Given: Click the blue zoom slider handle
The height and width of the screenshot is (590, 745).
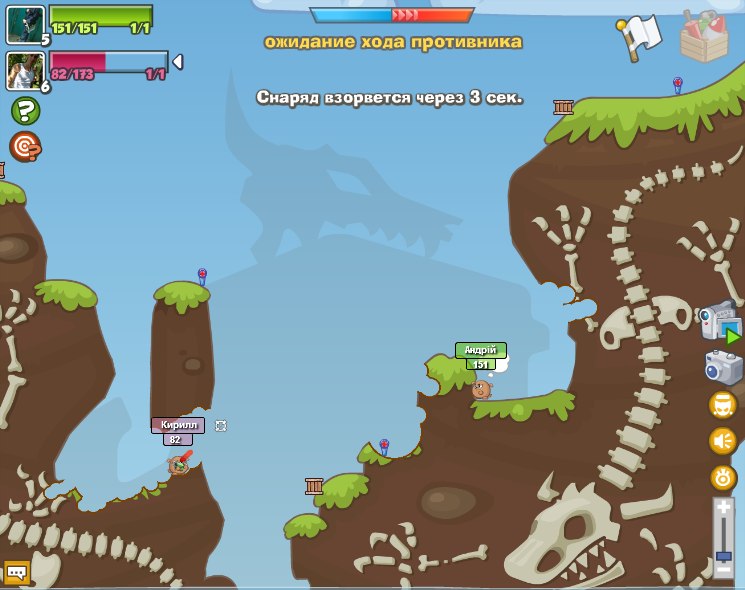Looking at the screenshot, I should [724, 555].
